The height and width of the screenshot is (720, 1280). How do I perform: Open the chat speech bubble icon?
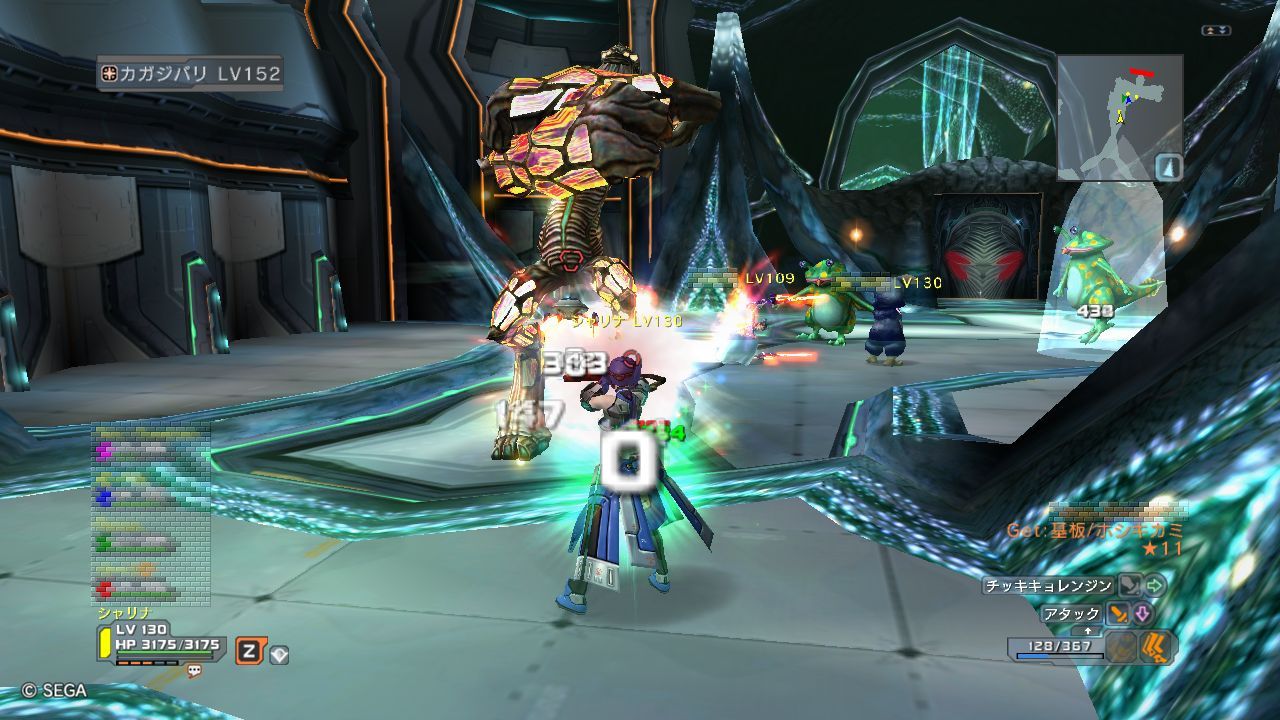194,671
